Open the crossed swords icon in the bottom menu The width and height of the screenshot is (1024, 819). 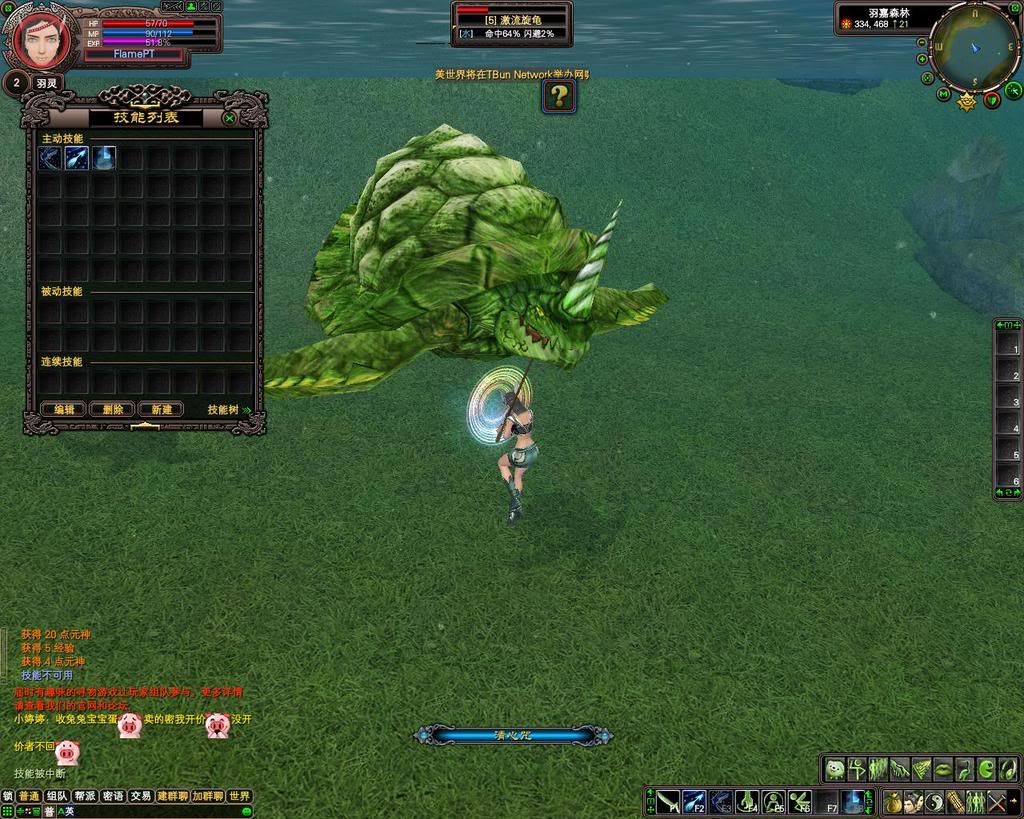click(997, 801)
